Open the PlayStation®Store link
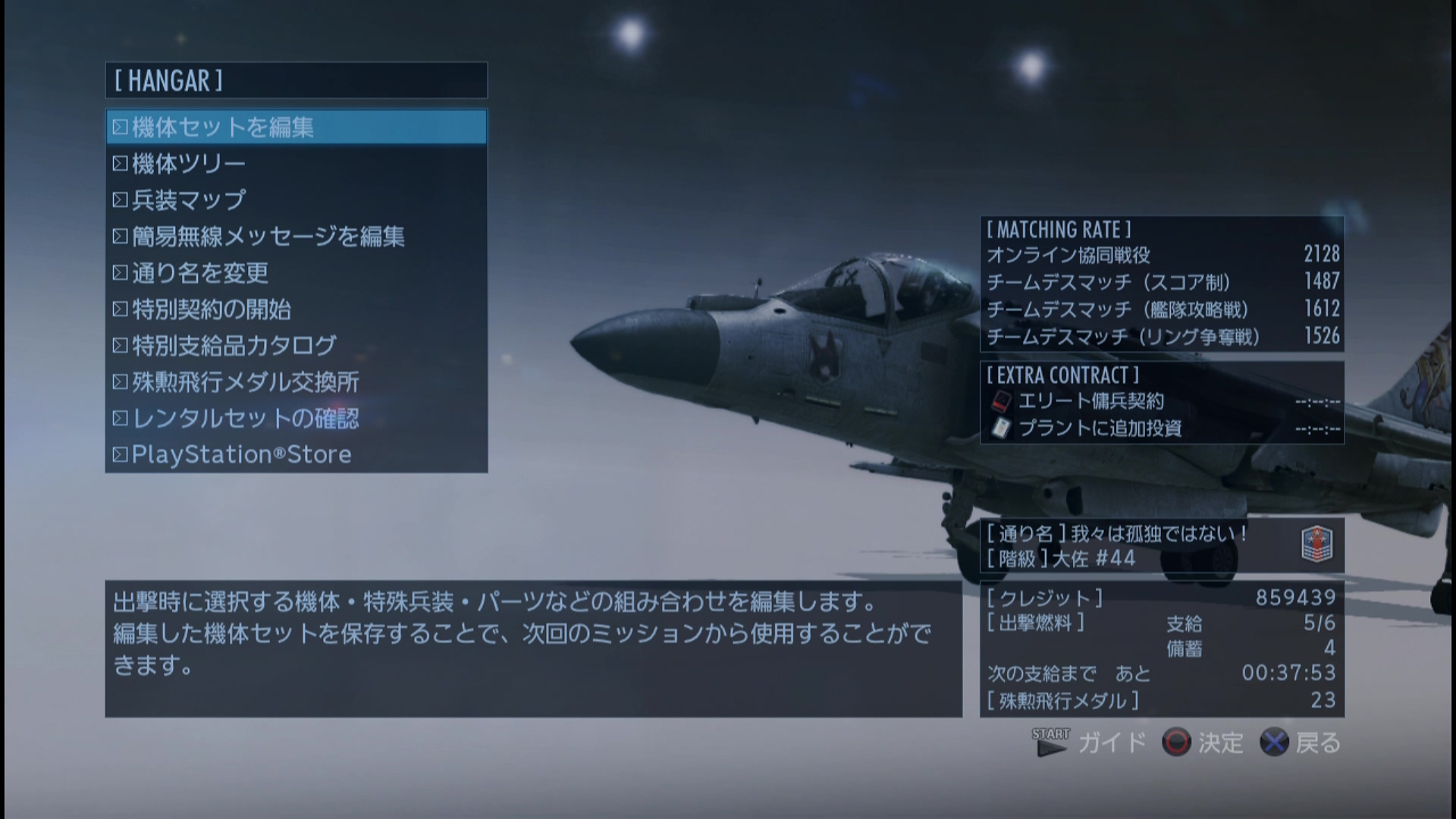Screen dimensions: 1456x819 tap(241, 453)
